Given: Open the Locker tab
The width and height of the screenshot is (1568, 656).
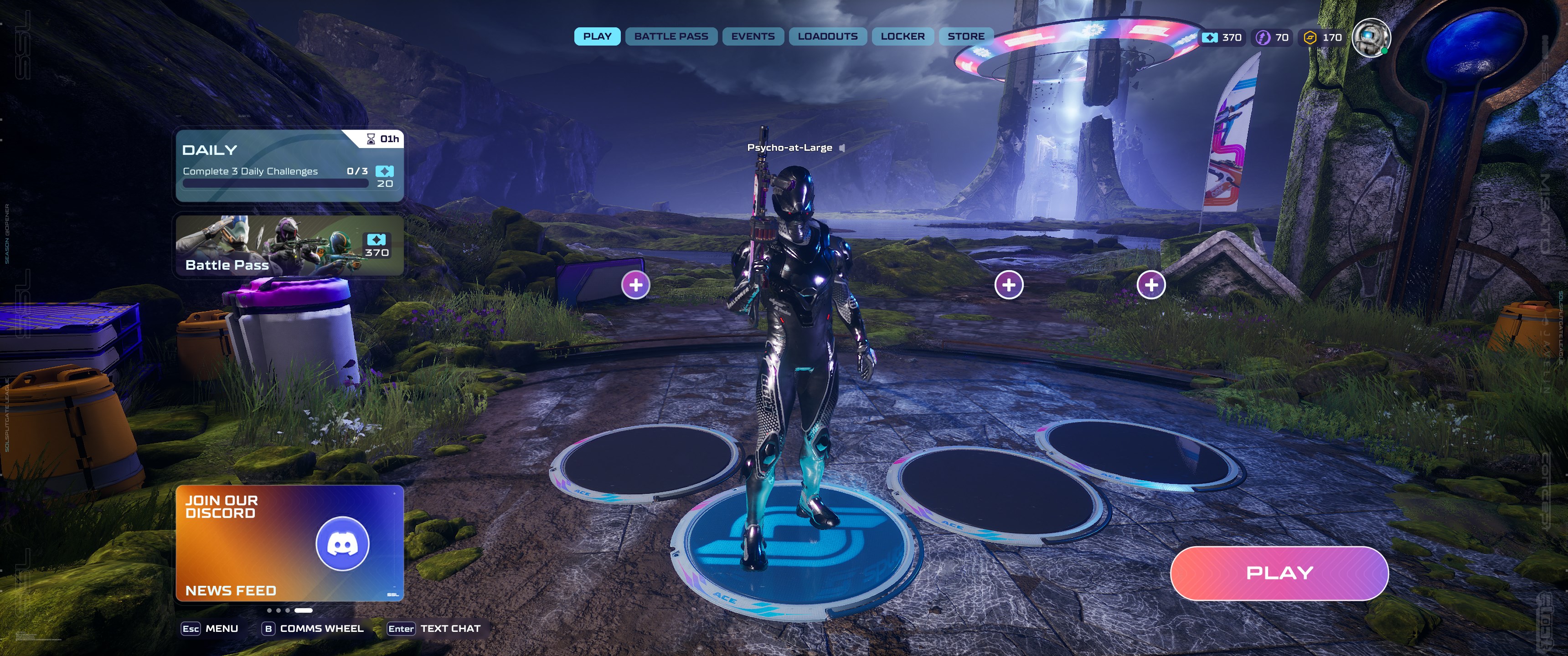Looking at the screenshot, I should [902, 36].
